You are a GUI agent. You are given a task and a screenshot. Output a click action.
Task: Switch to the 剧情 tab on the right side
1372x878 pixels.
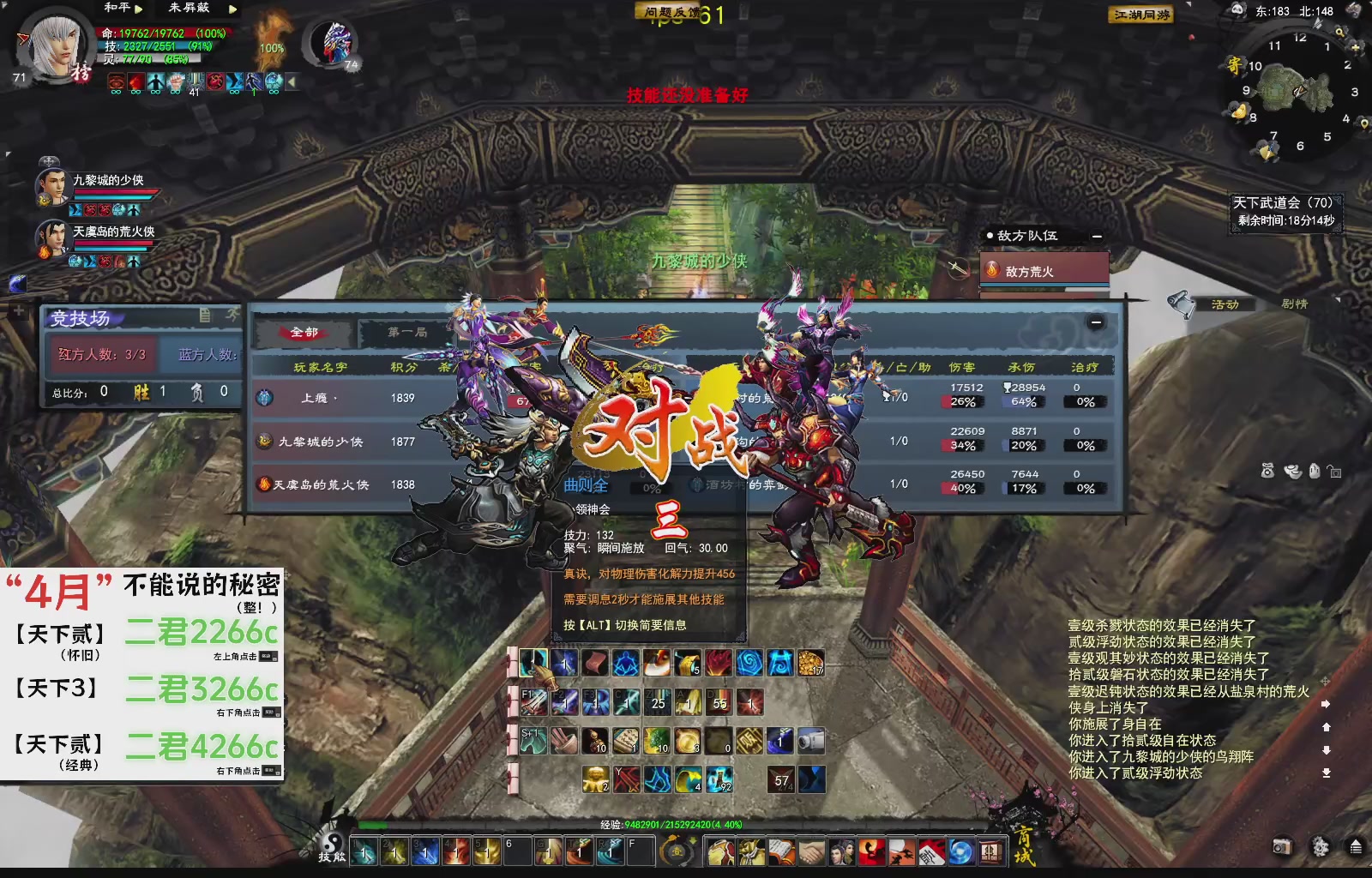pos(1295,304)
